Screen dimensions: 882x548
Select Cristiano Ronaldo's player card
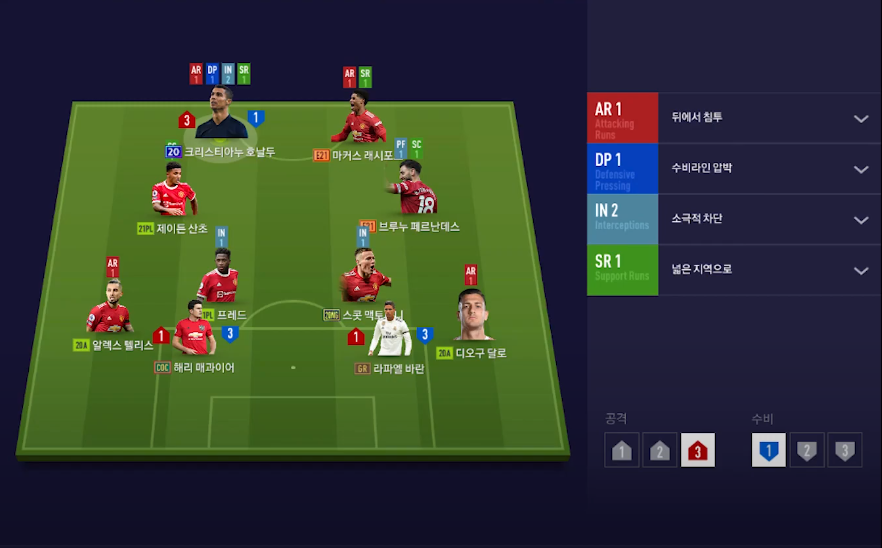[x=221, y=113]
